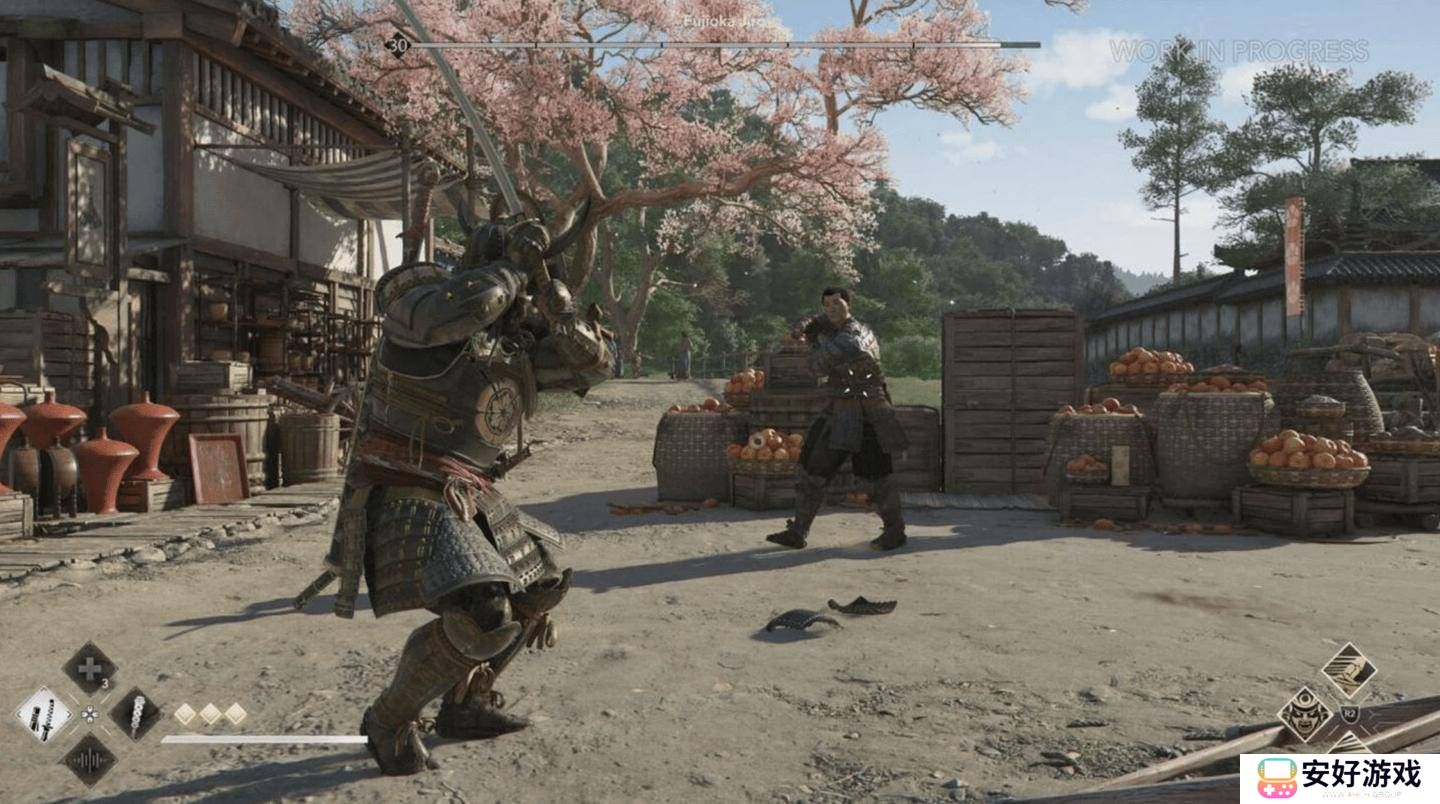Image resolution: width=1440 pixels, height=804 pixels.
Task: Select the highlighted katana weapon slot
Action: tap(45, 715)
